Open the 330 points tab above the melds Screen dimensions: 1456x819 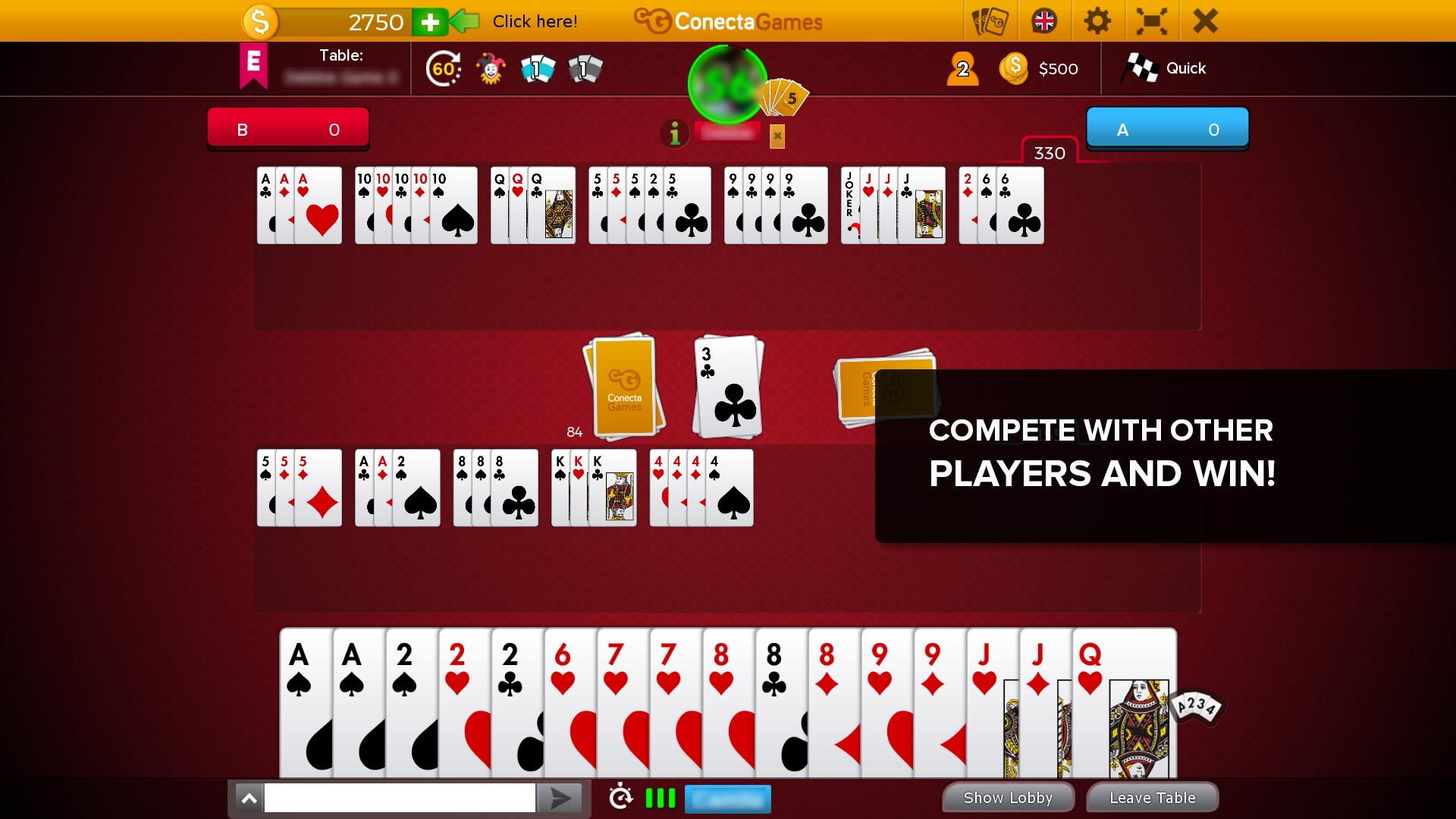pos(1049,152)
